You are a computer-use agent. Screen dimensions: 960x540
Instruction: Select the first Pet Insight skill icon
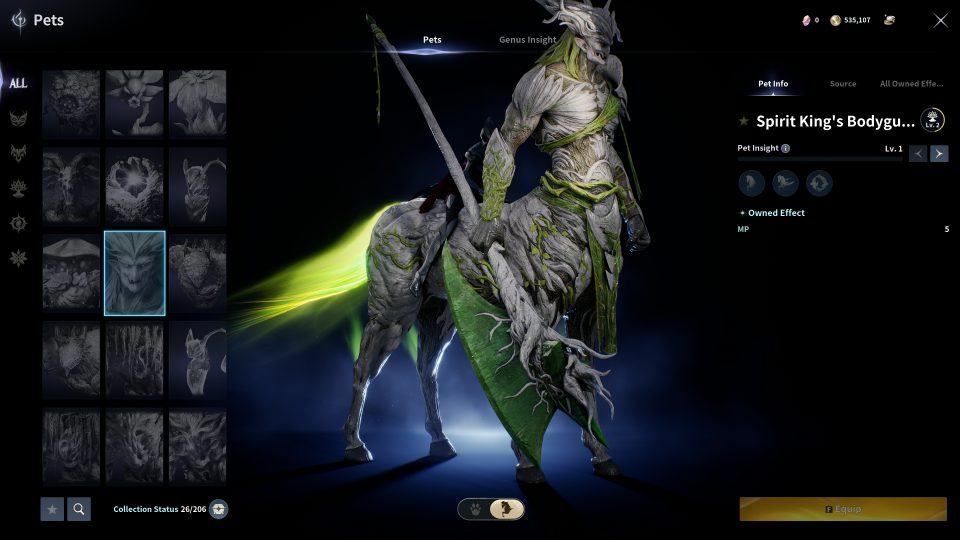coord(751,183)
